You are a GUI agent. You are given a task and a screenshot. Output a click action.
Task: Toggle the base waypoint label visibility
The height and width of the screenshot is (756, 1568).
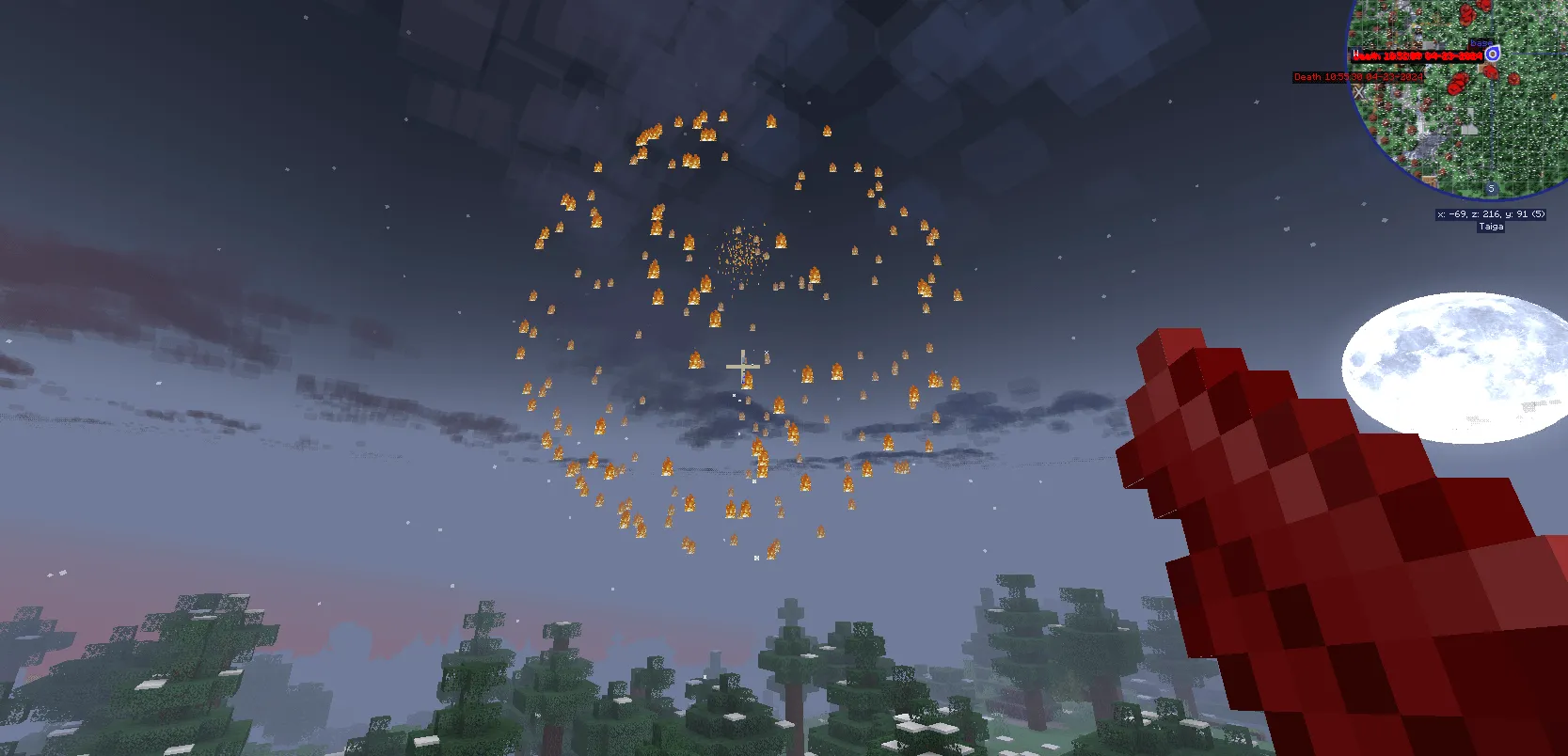1481,43
